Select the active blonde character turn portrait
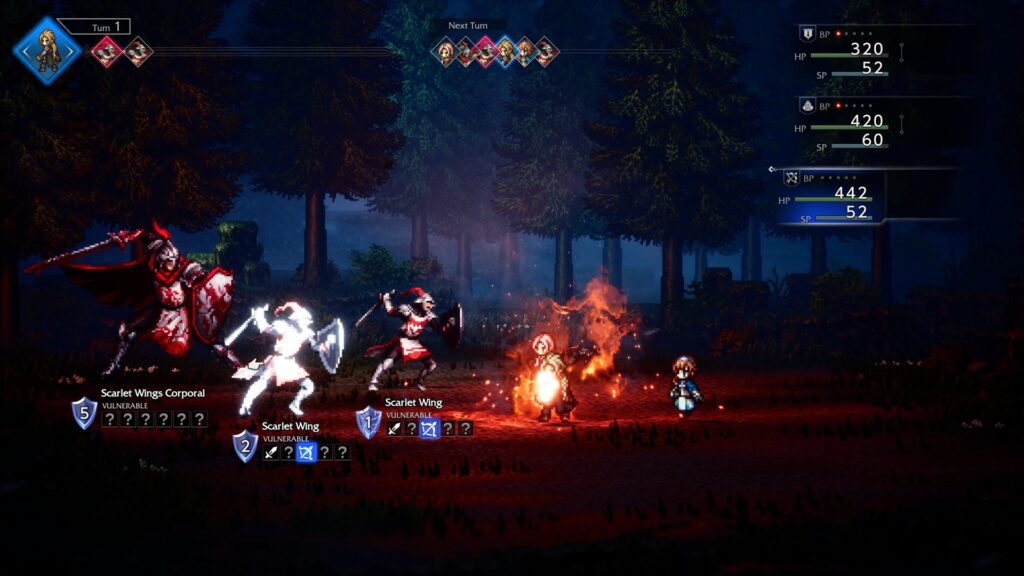This screenshot has width=1024, height=576. point(46,49)
